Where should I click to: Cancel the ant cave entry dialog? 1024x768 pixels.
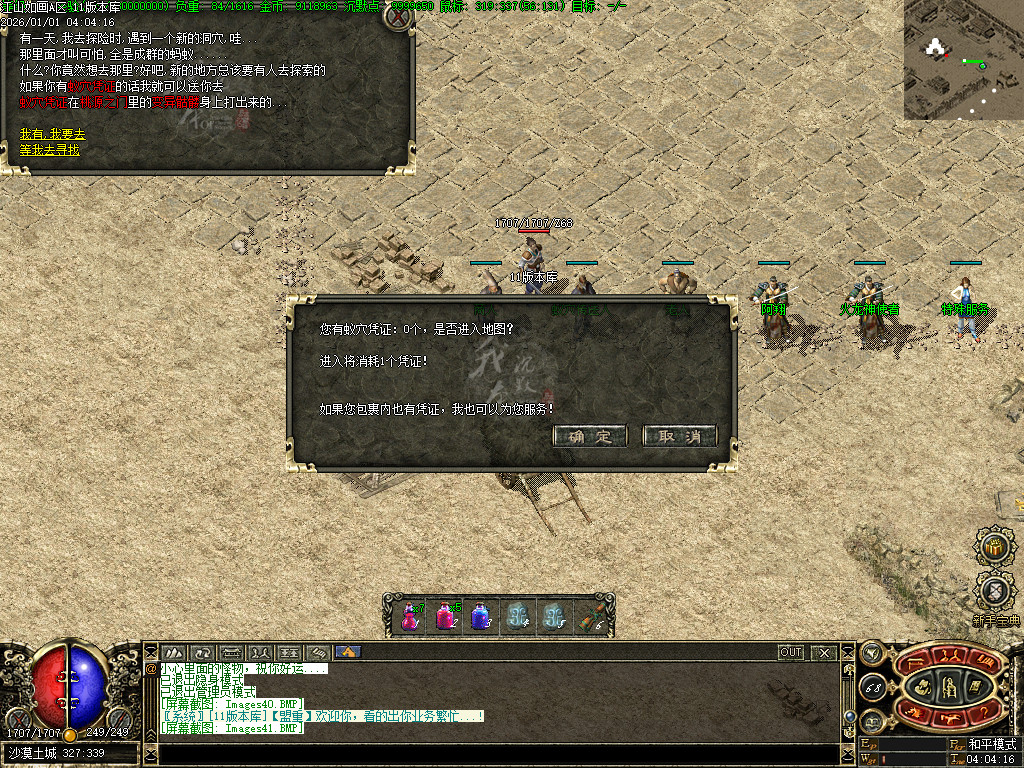click(x=679, y=437)
